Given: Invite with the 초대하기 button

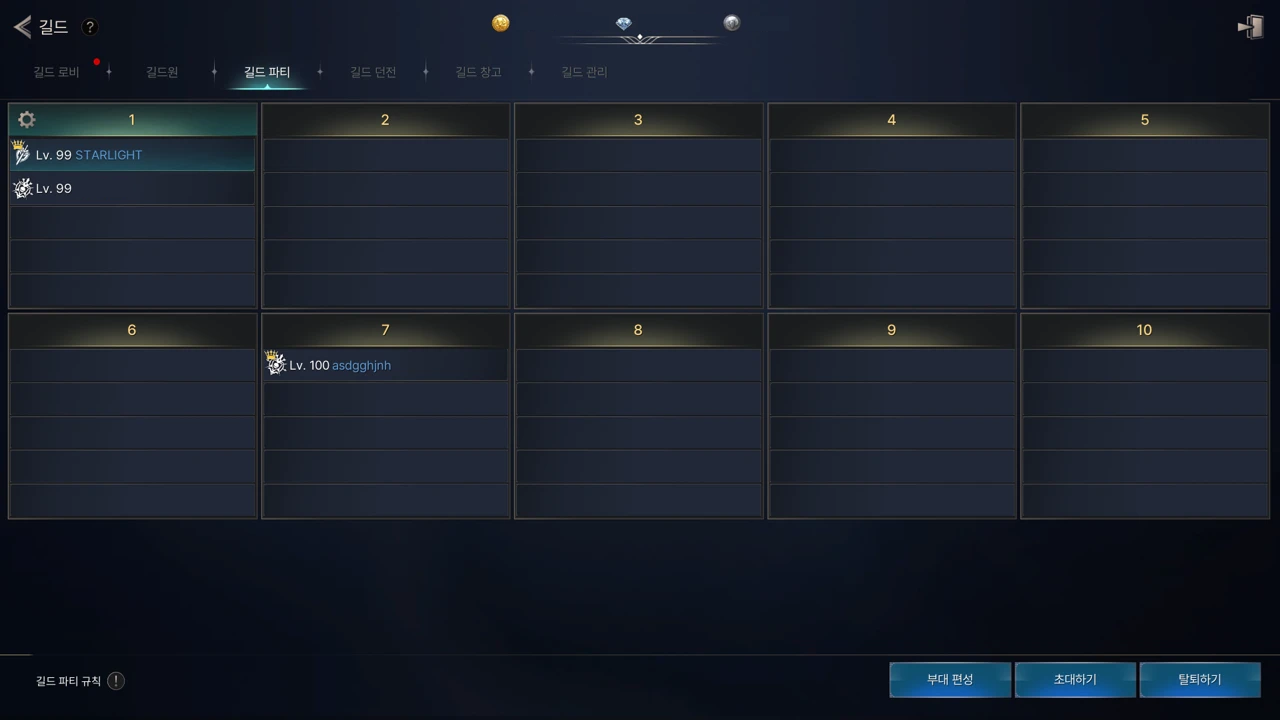Looking at the screenshot, I should pyautogui.click(x=1075, y=680).
